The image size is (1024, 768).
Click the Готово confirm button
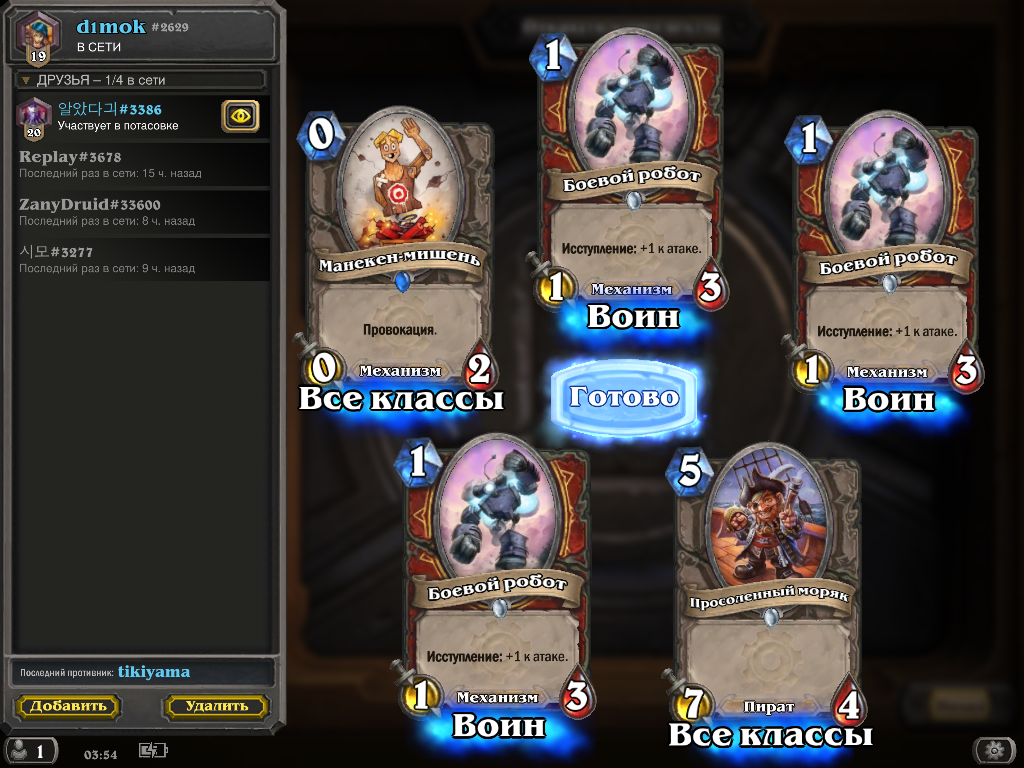(624, 398)
